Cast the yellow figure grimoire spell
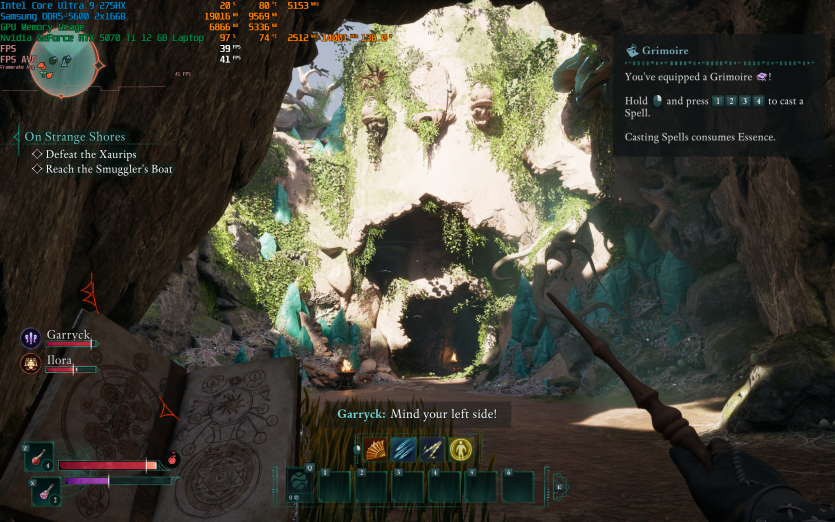 [461, 450]
